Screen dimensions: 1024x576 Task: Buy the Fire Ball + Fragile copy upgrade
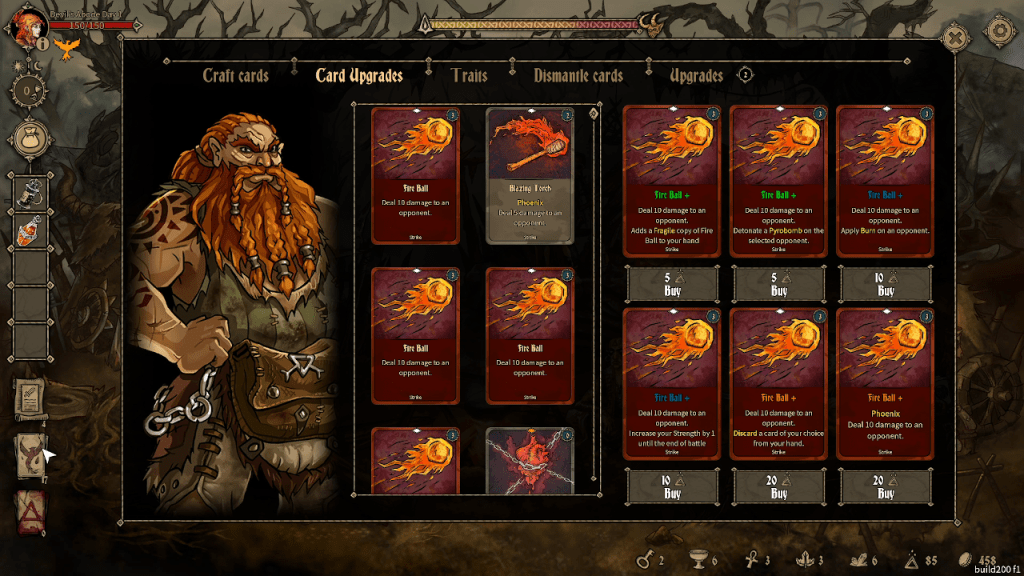click(x=672, y=285)
